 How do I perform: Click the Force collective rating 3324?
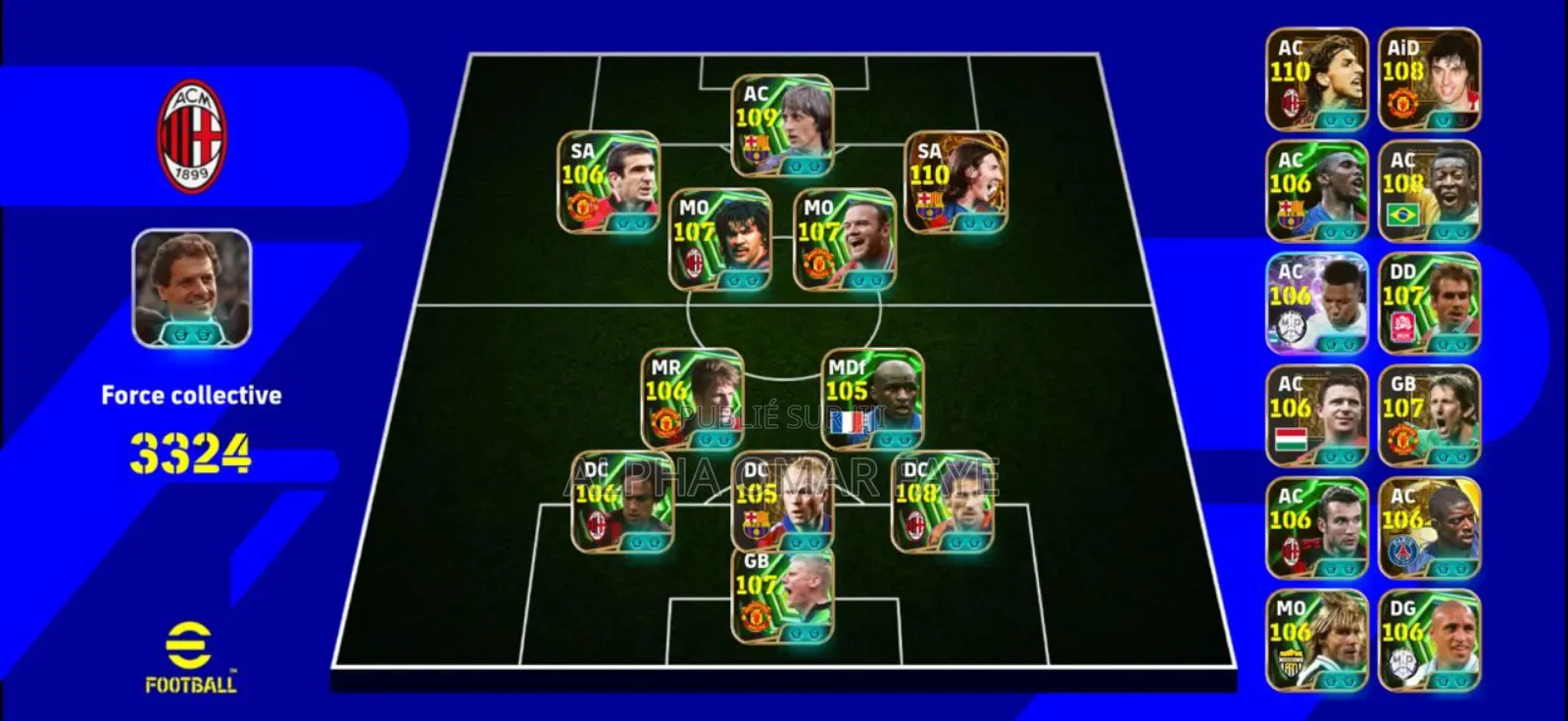pyautogui.click(x=191, y=453)
